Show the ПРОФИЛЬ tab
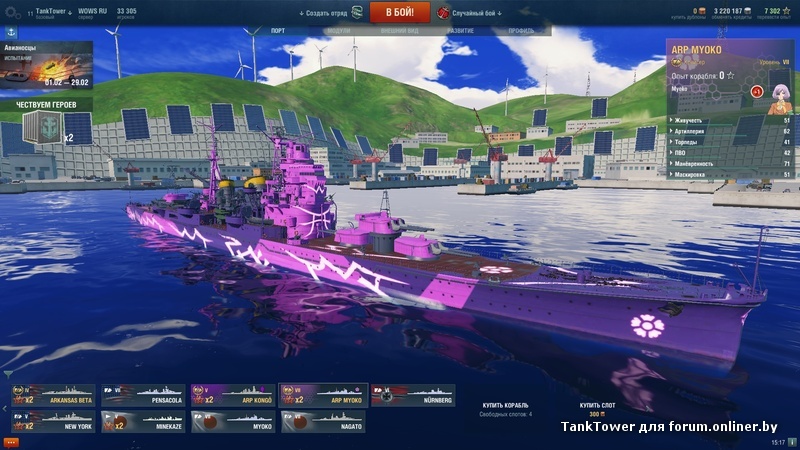Screen dimensions: 800x450 click(521, 31)
